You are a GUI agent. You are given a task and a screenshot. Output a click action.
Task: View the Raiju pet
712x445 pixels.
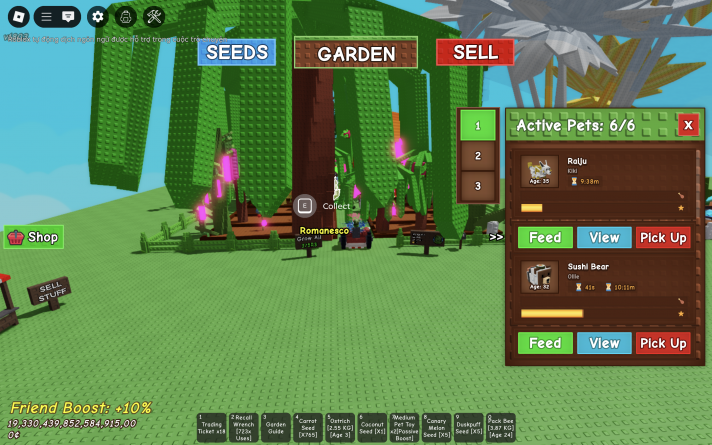click(x=604, y=237)
